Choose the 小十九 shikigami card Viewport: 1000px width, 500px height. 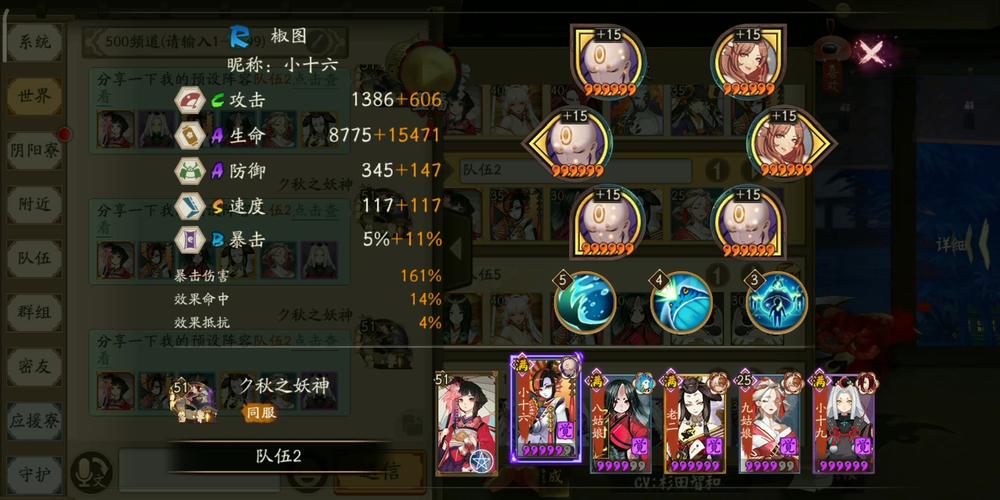tap(843, 422)
